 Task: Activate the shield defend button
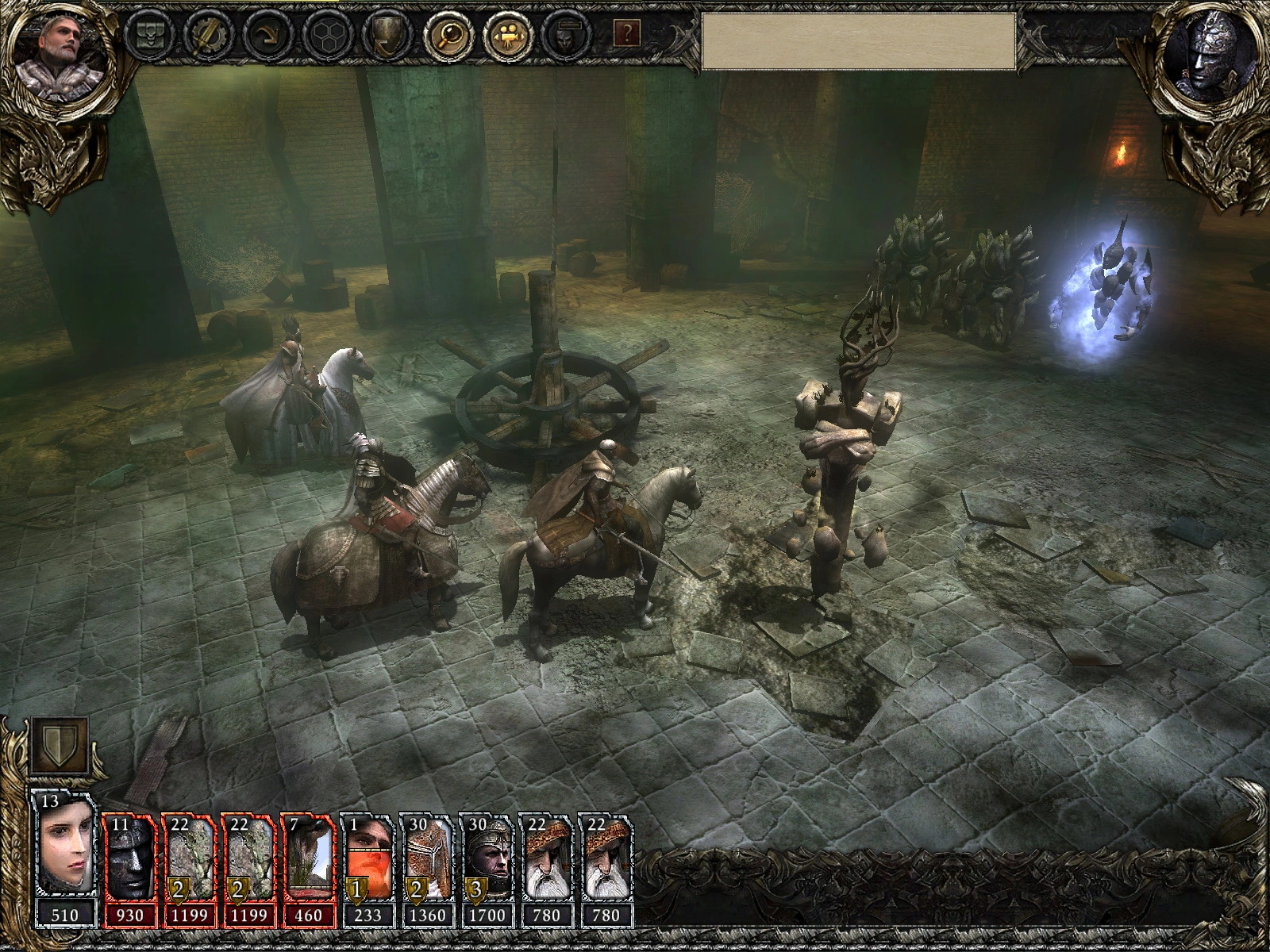59,747
